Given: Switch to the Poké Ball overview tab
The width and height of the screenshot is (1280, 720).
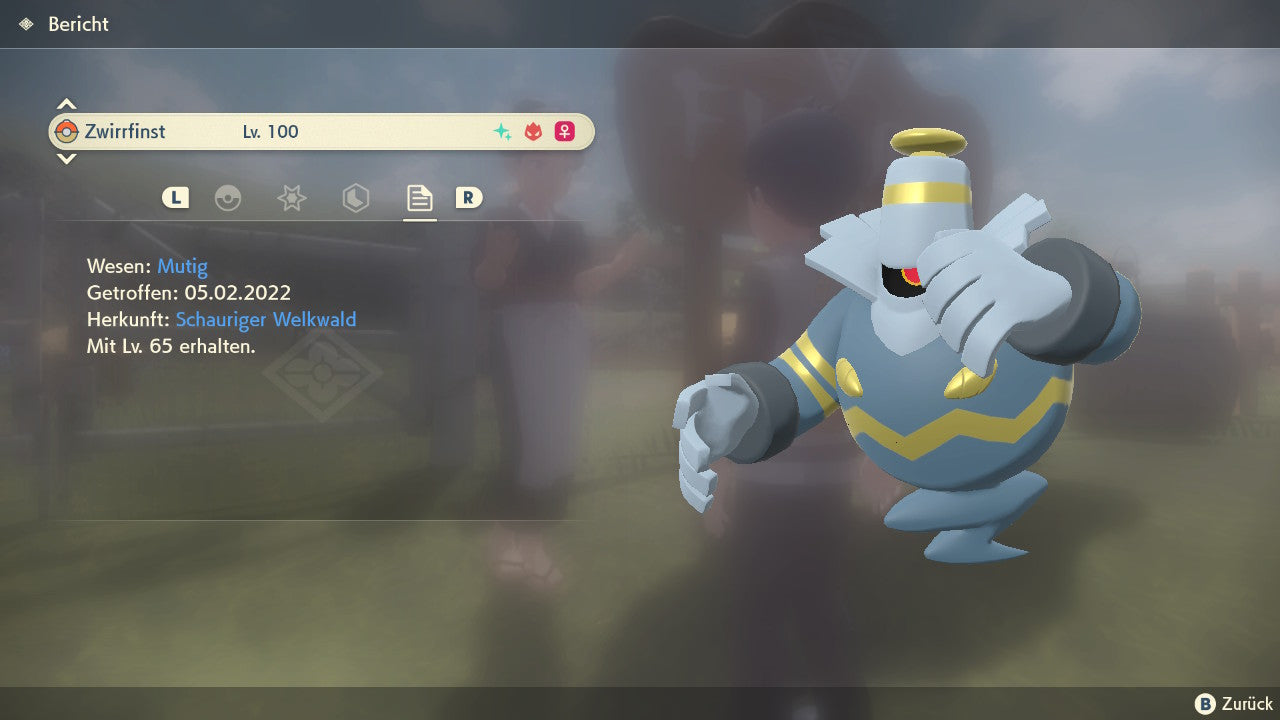Looking at the screenshot, I should 228,198.
